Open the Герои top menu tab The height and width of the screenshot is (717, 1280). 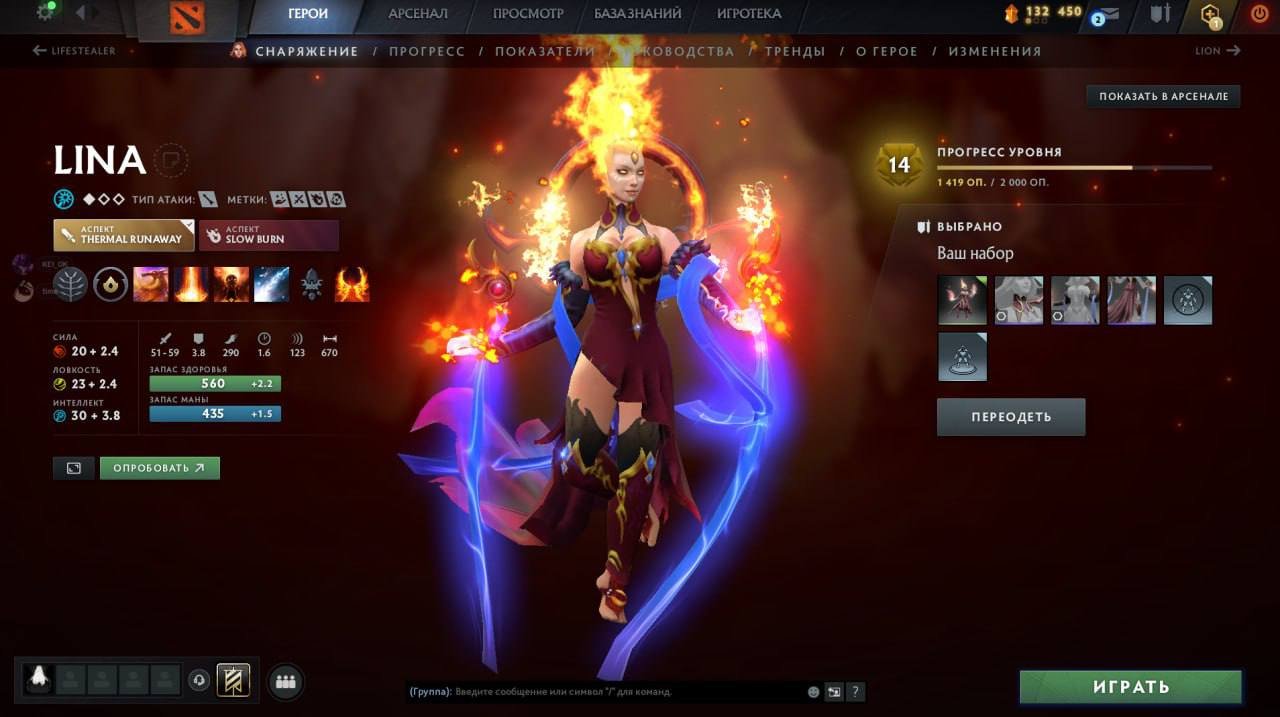308,14
